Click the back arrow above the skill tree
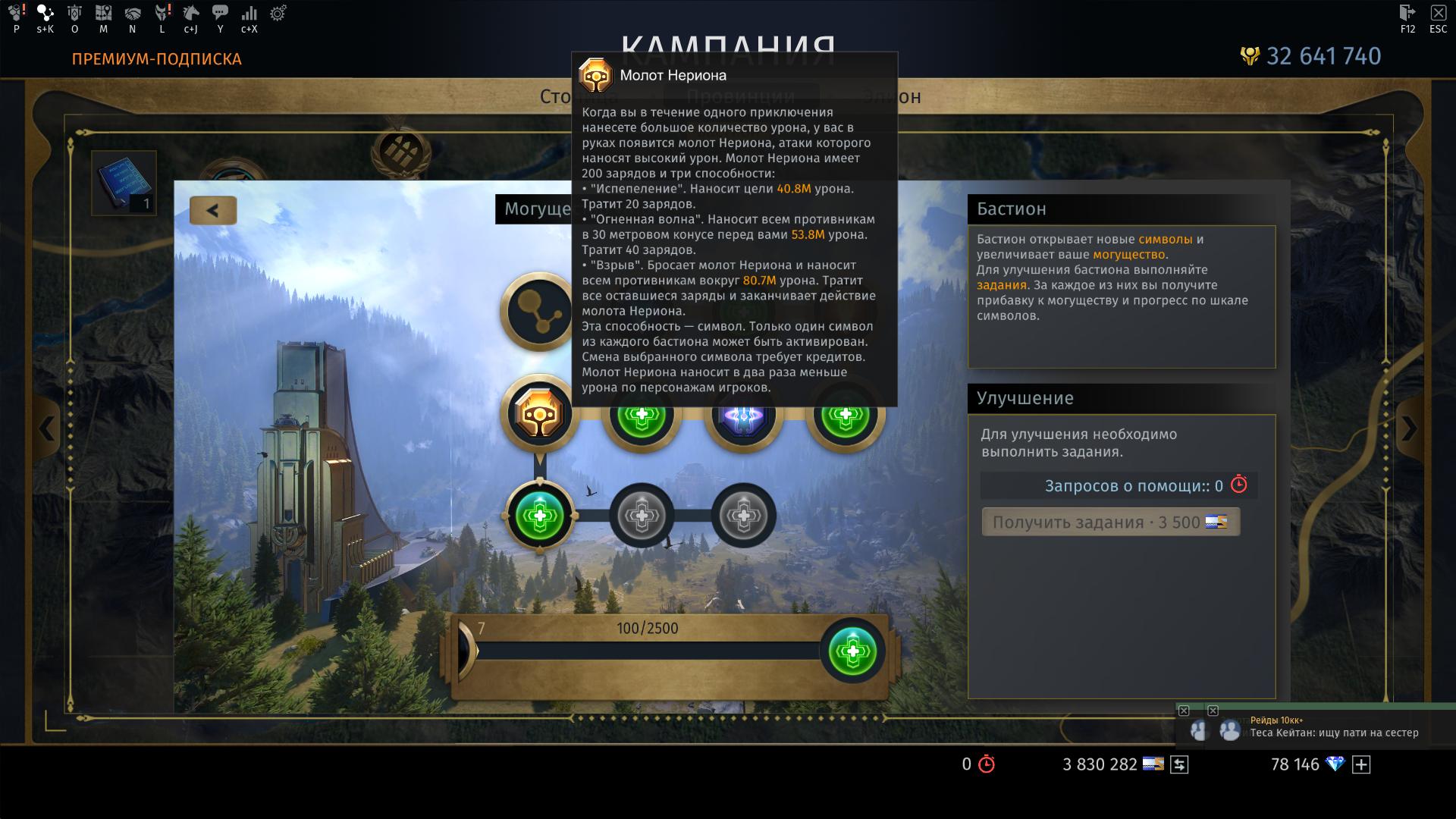 coord(213,210)
